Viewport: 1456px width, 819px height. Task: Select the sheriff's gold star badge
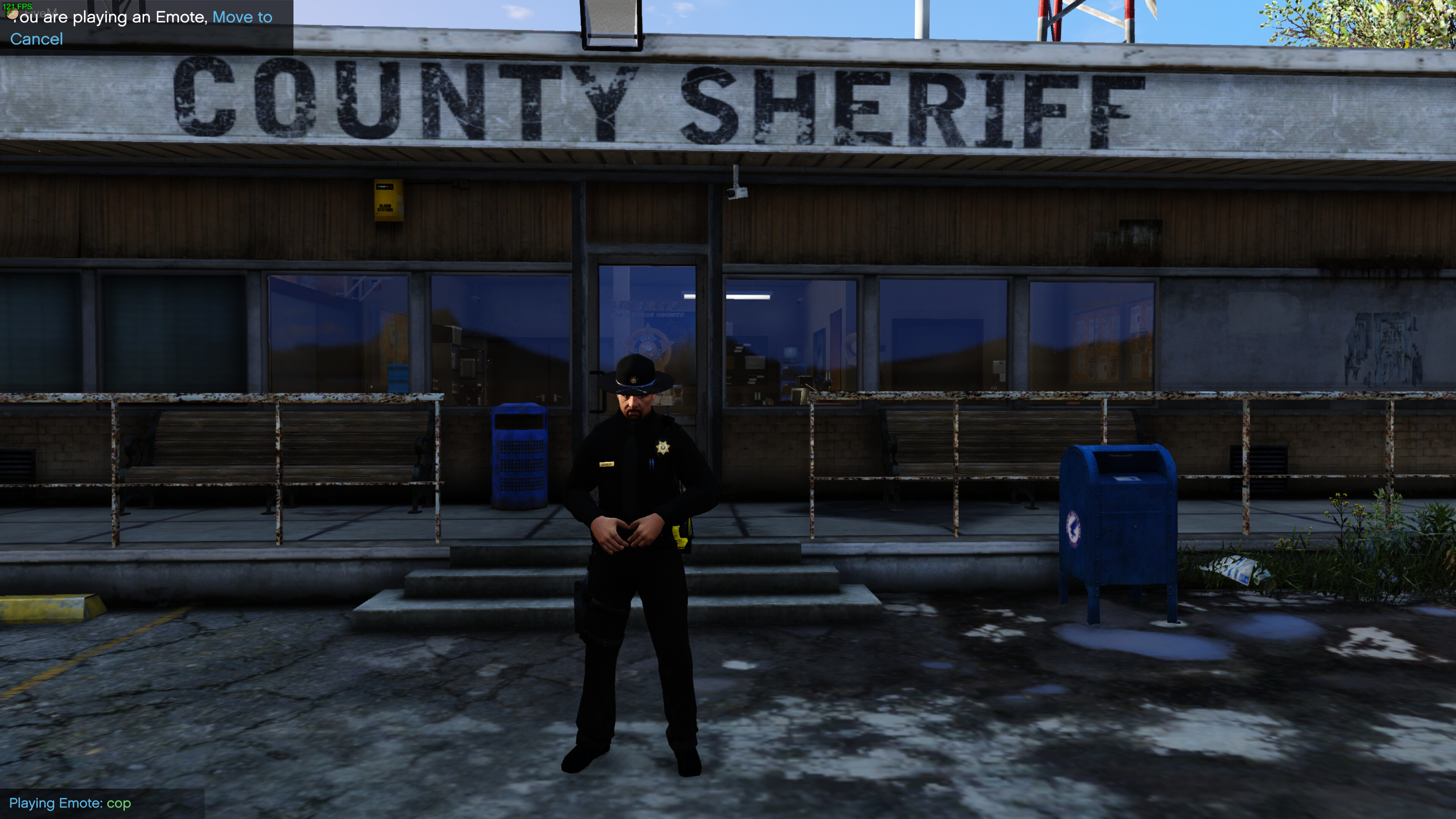[664, 447]
